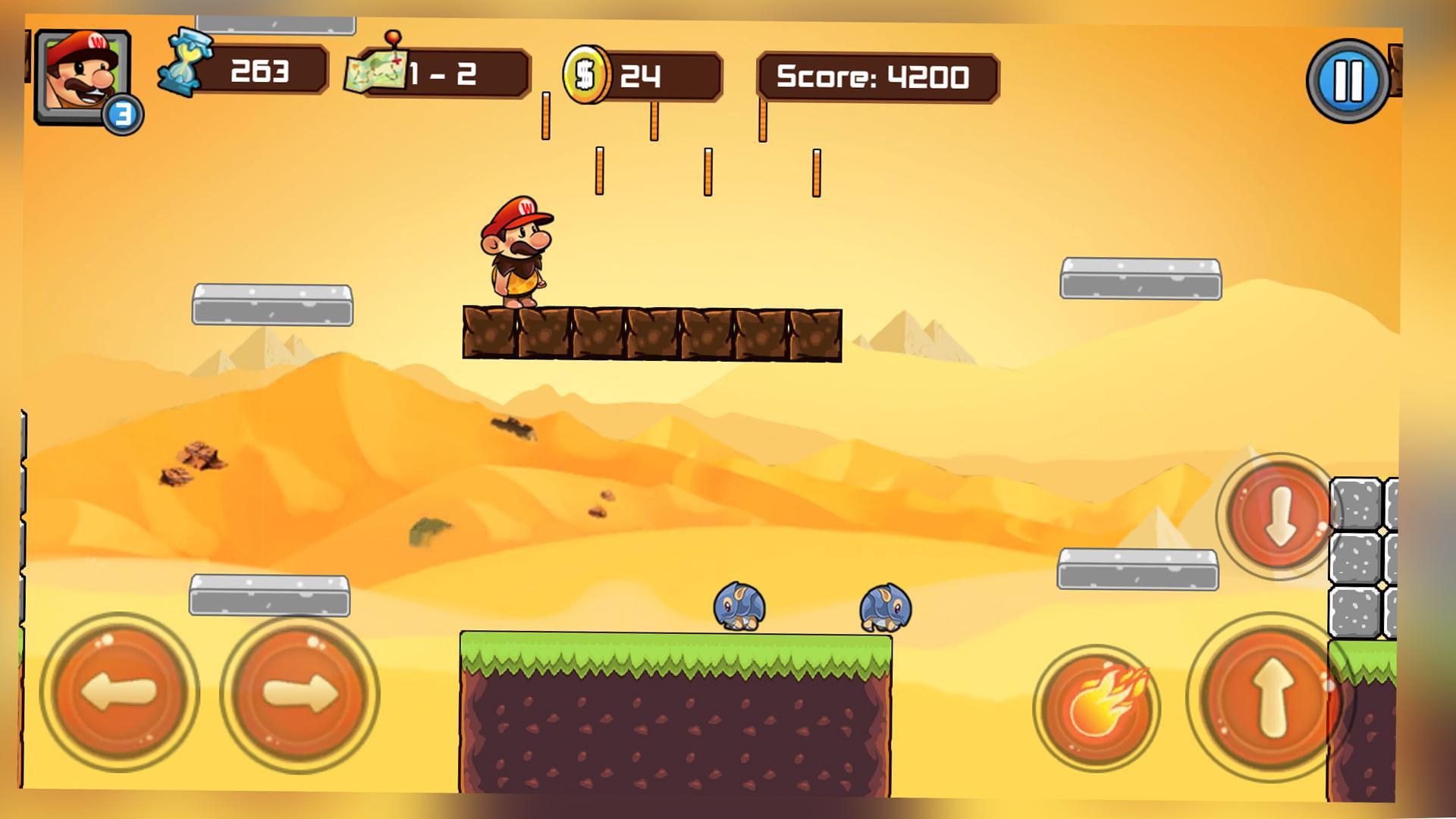The height and width of the screenshot is (819, 1456).
Task: Pause the game with the blue button
Action: 1348,80
